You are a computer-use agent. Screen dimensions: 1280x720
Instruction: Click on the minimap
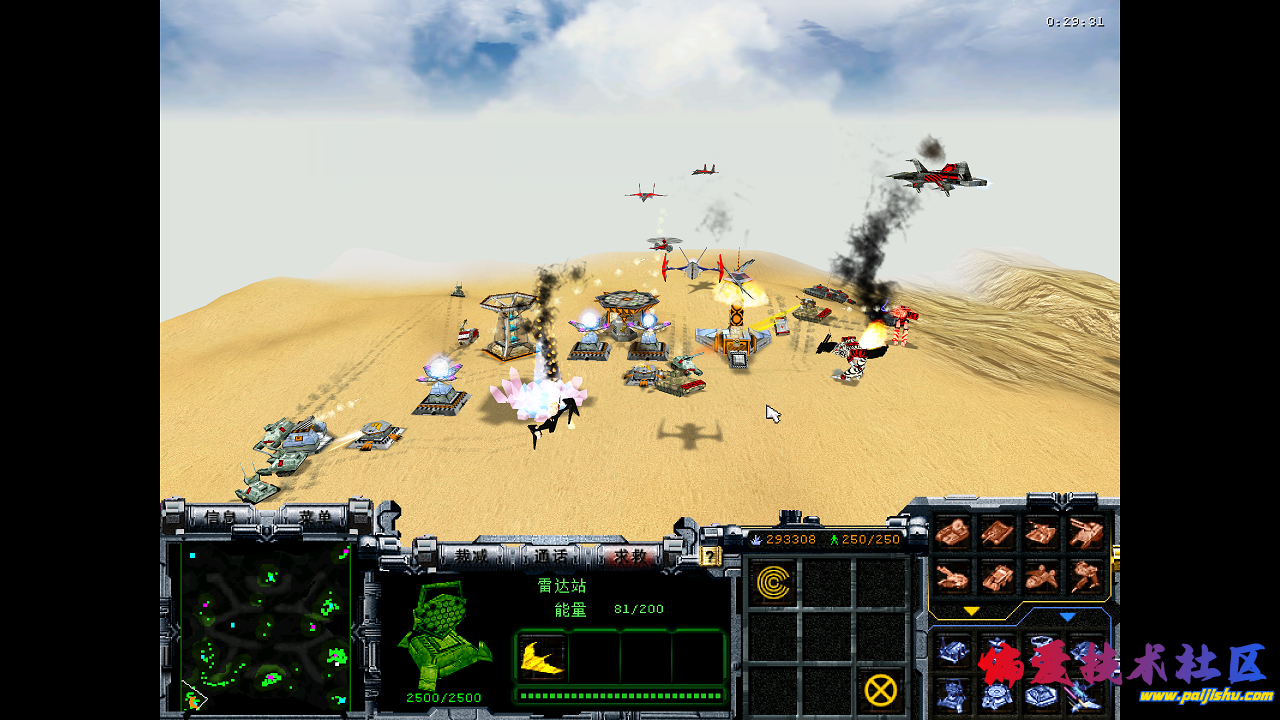coord(266,627)
